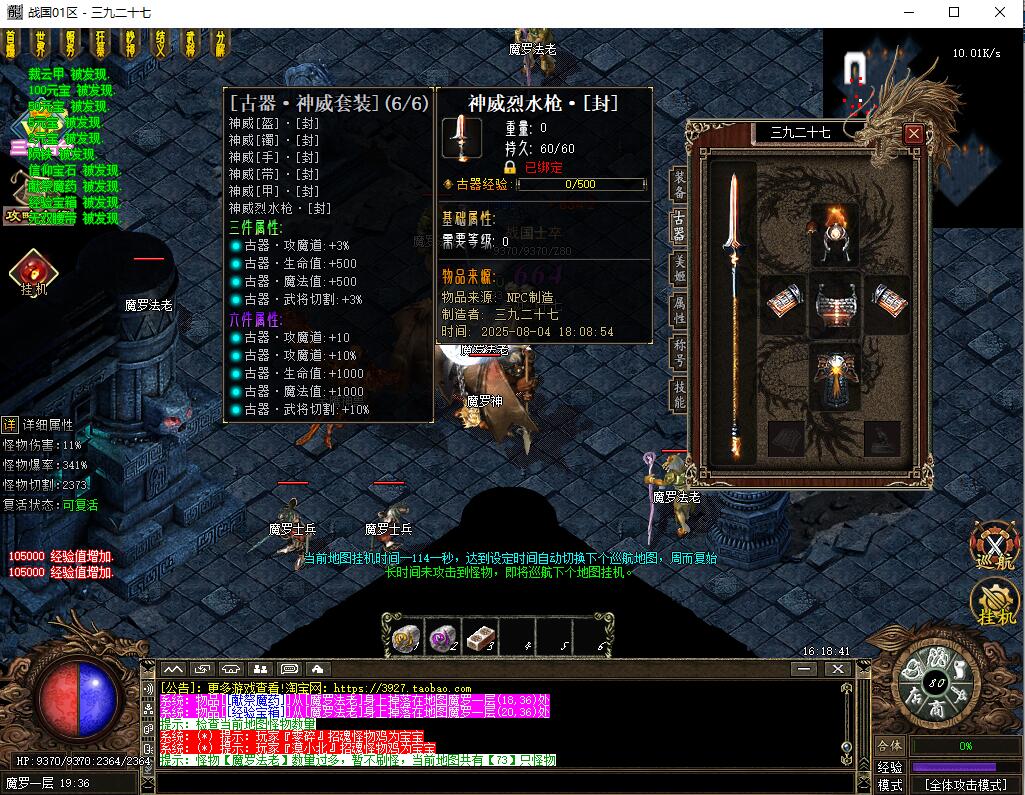Switch to the 技能 skills tab
The height and width of the screenshot is (795, 1025).
[x=679, y=396]
